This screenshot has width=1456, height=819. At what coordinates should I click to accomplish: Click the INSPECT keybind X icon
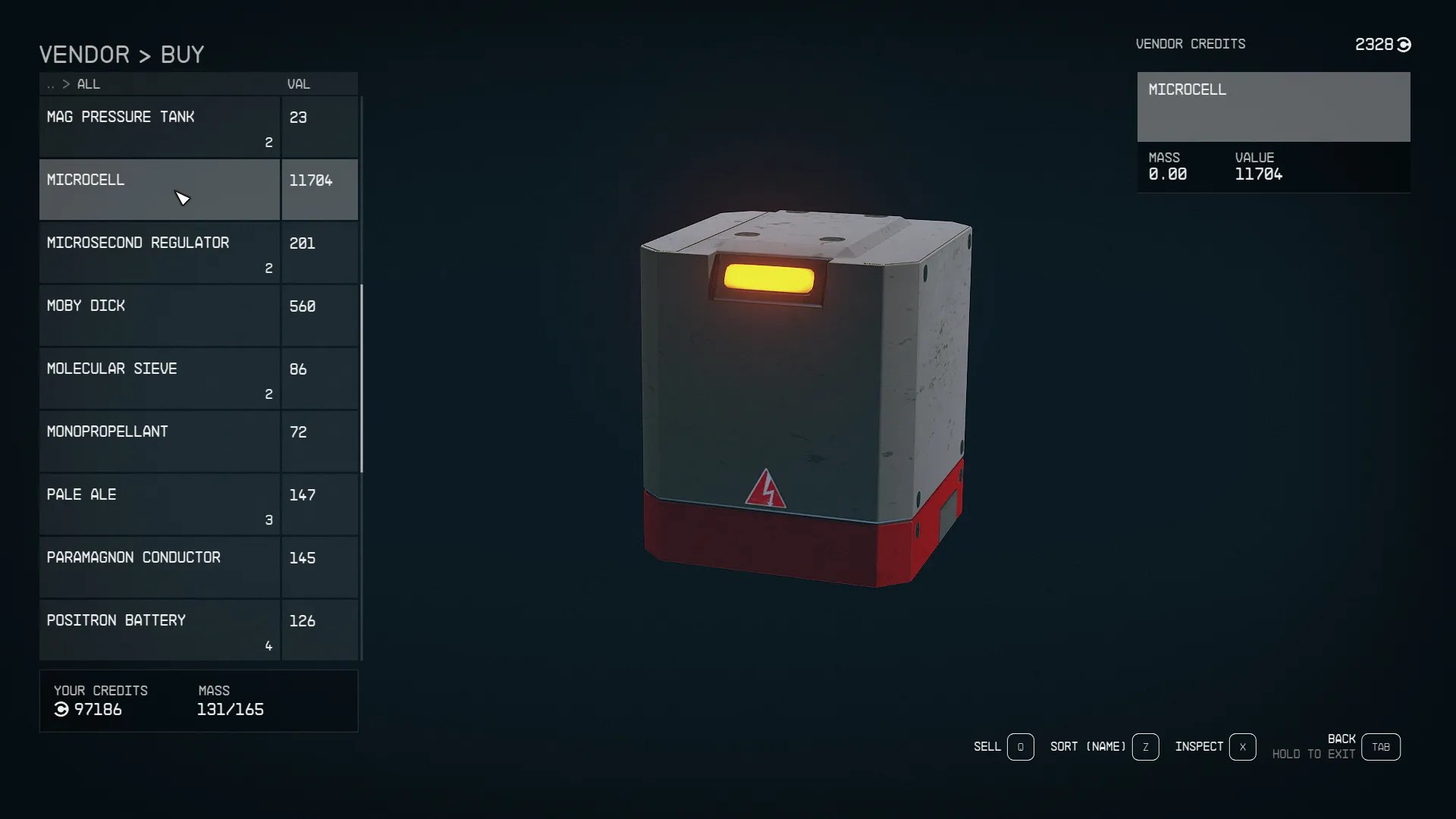(x=1243, y=747)
